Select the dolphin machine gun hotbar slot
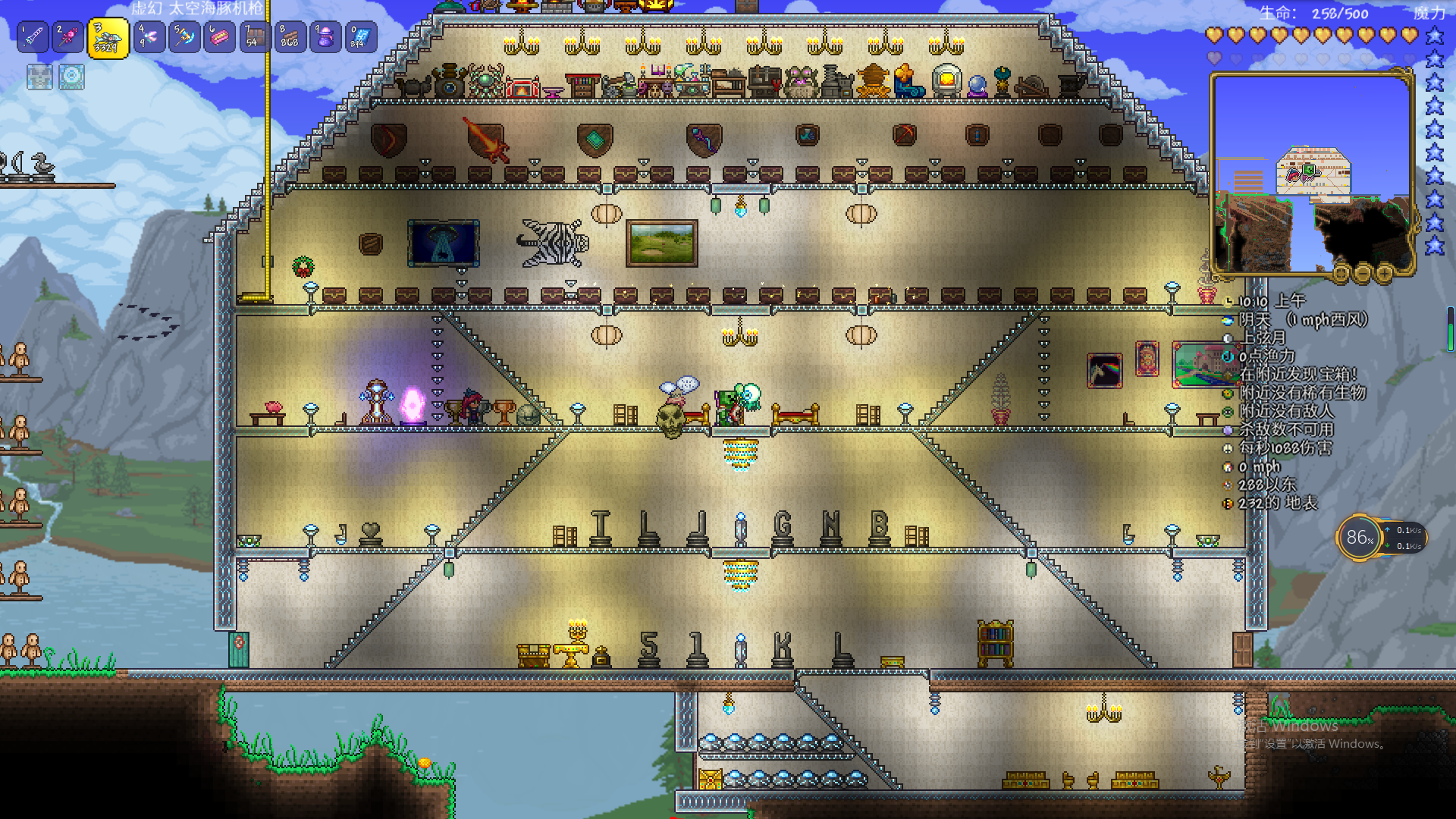Viewport: 1456px width, 819px height. click(108, 38)
